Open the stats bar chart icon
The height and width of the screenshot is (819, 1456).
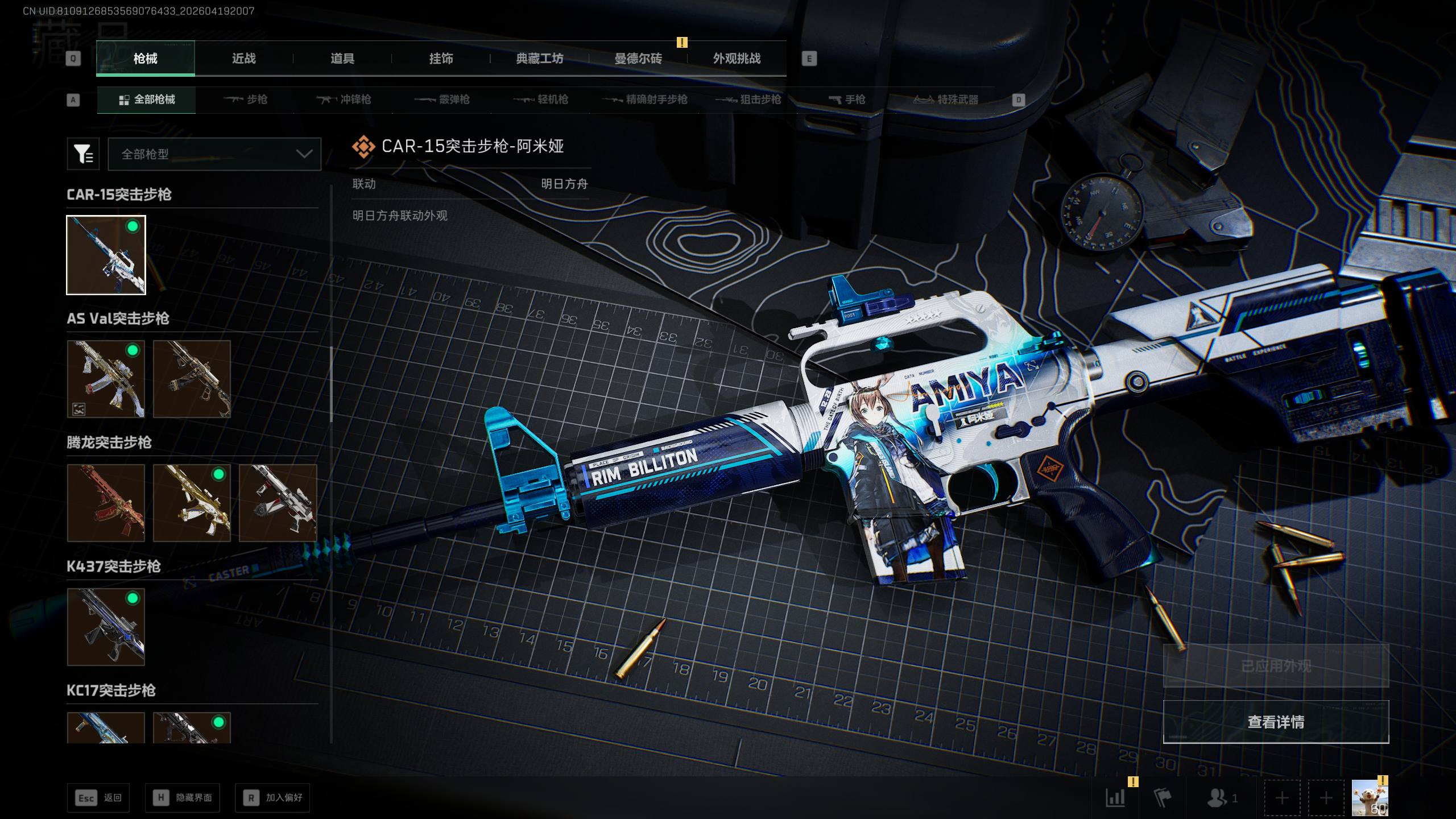pyautogui.click(x=1115, y=797)
